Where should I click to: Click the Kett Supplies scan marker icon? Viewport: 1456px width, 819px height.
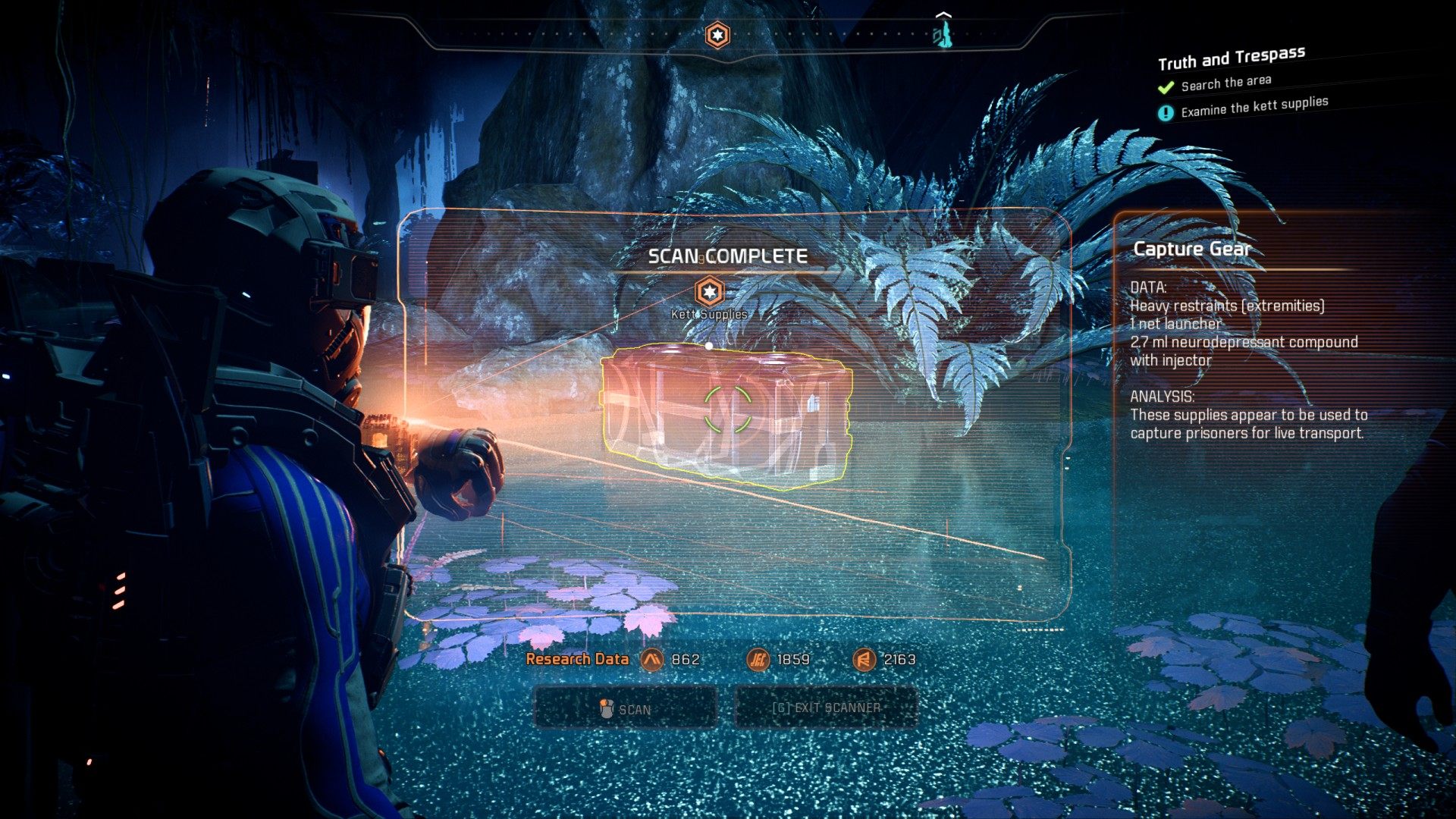tap(709, 291)
